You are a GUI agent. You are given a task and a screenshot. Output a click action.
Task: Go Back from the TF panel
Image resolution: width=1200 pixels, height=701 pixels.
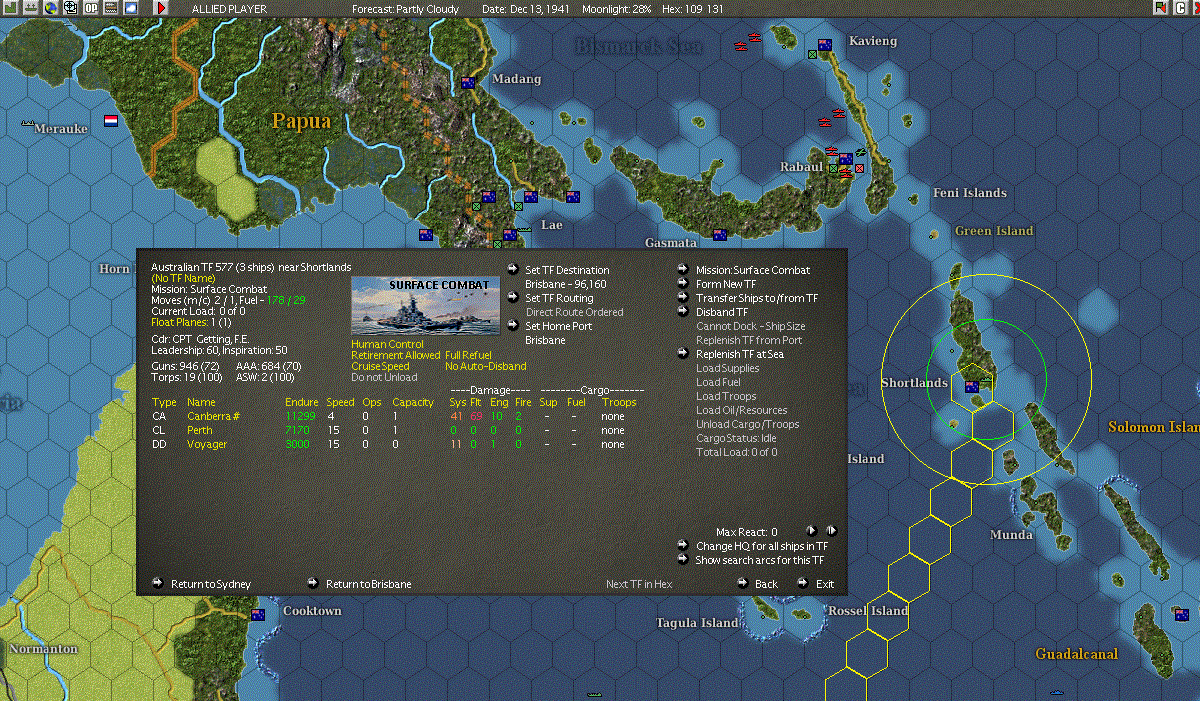766,584
